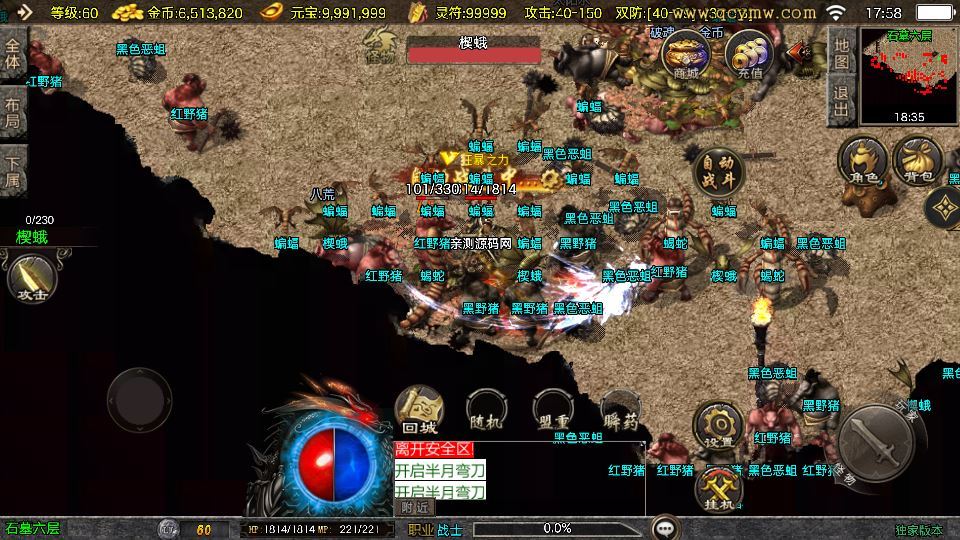Hit the large sword attack button
The height and width of the screenshot is (540, 960).
pos(875,441)
